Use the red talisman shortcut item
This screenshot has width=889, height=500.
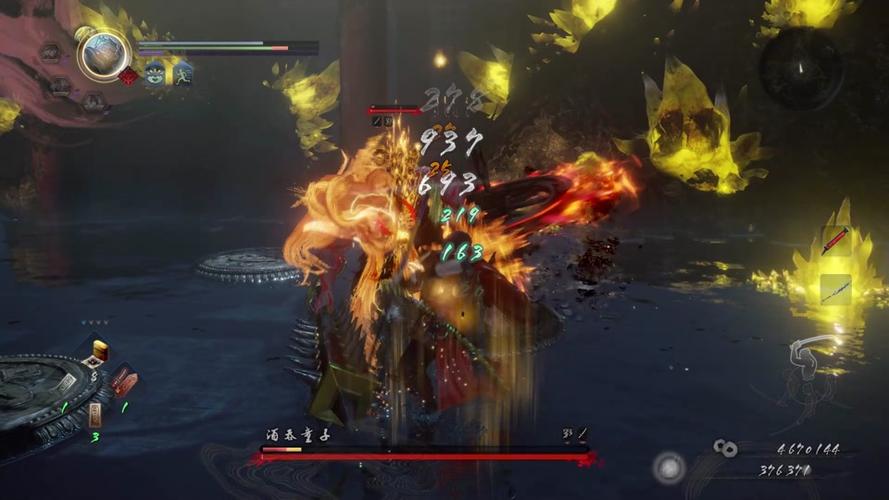pyautogui.click(x=122, y=380)
